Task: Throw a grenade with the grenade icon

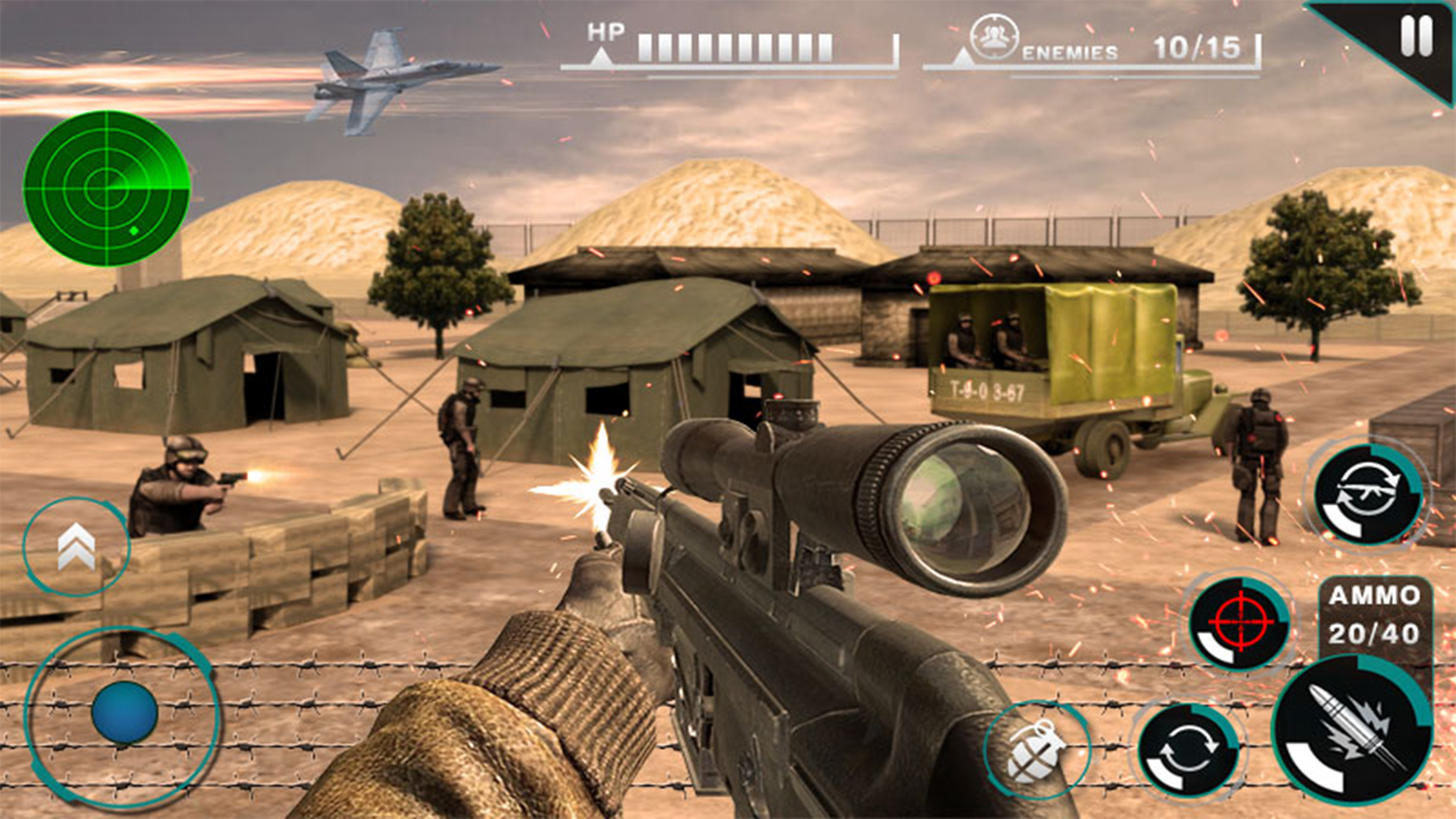Action: (1035, 749)
